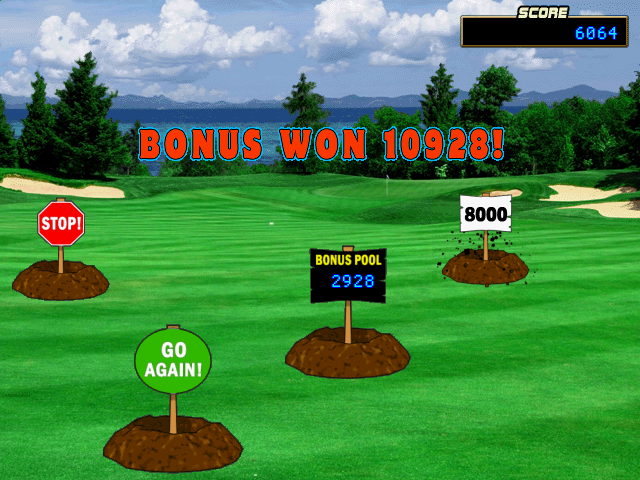Choose the red STOP! sign
The width and height of the screenshot is (640, 480).
click(60, 223)
